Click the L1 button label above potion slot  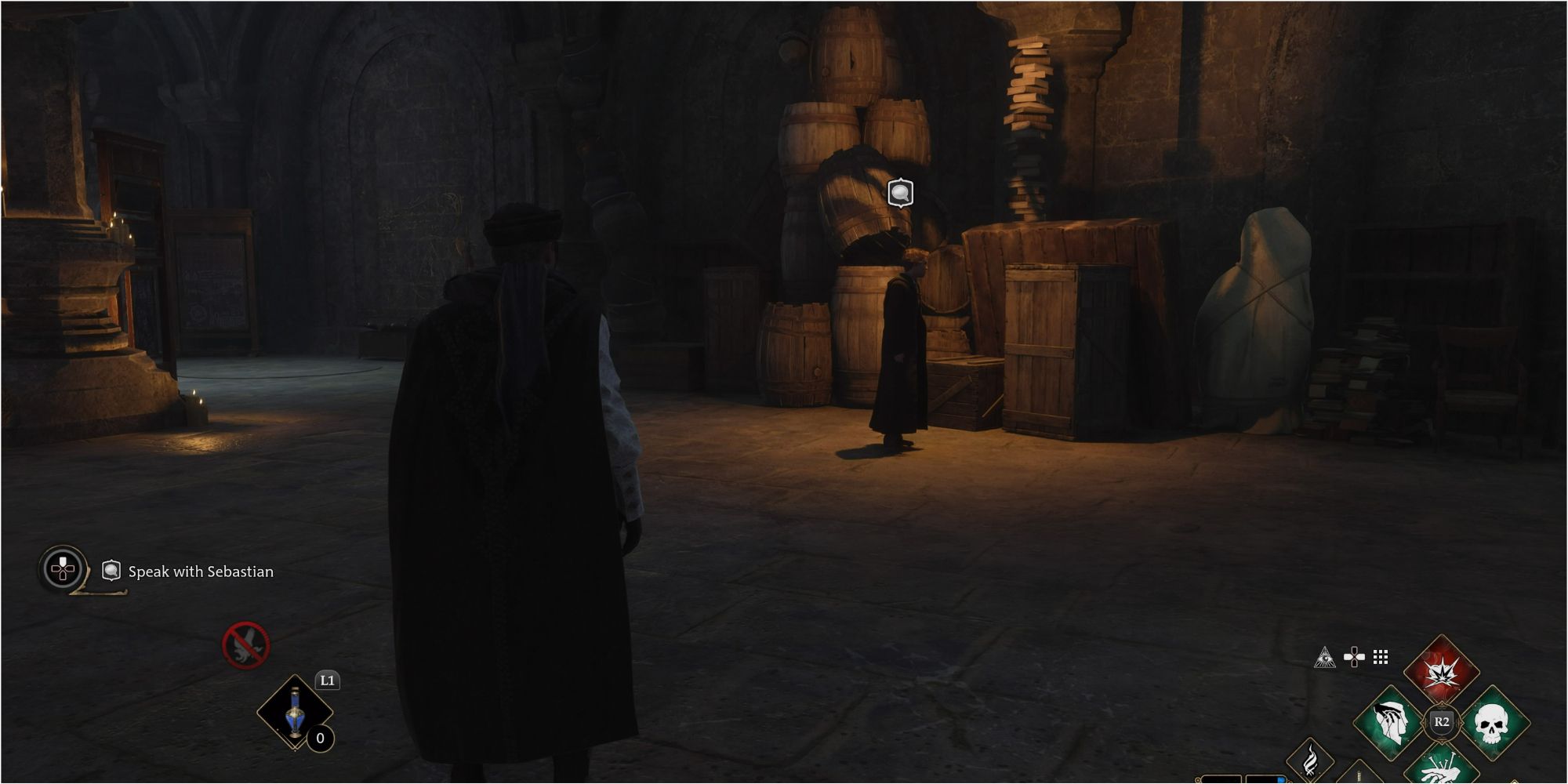pyautogui.click(x=328, y=680)
